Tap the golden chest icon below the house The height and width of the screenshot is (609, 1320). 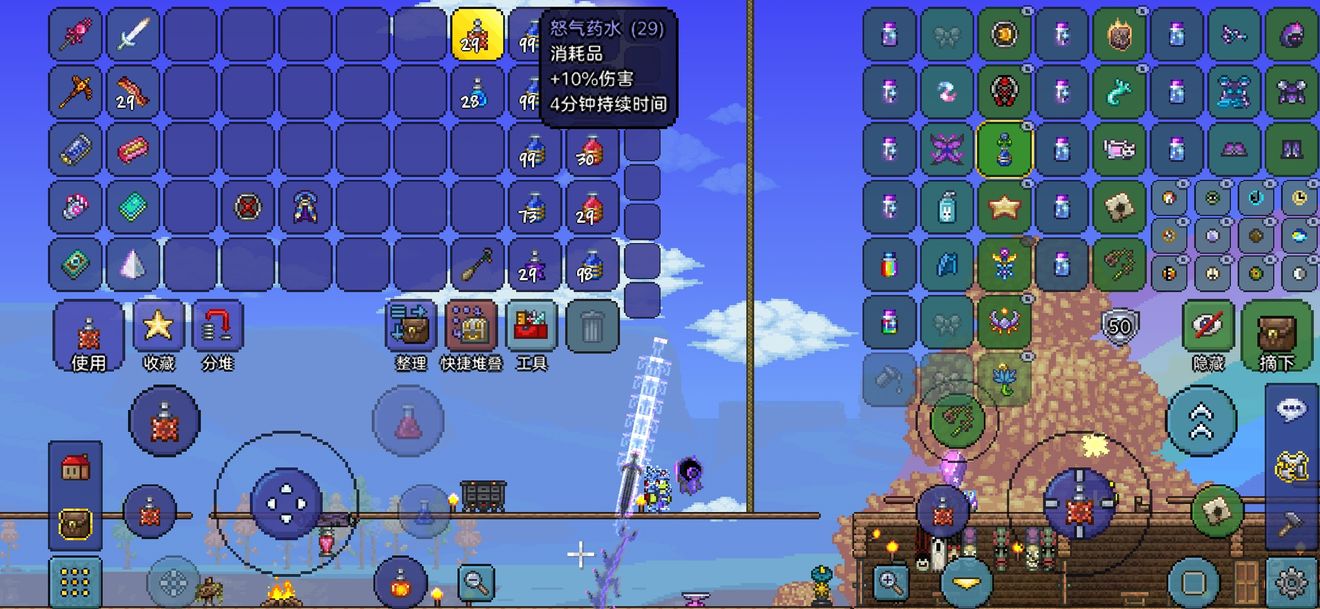tap(76, 522)
